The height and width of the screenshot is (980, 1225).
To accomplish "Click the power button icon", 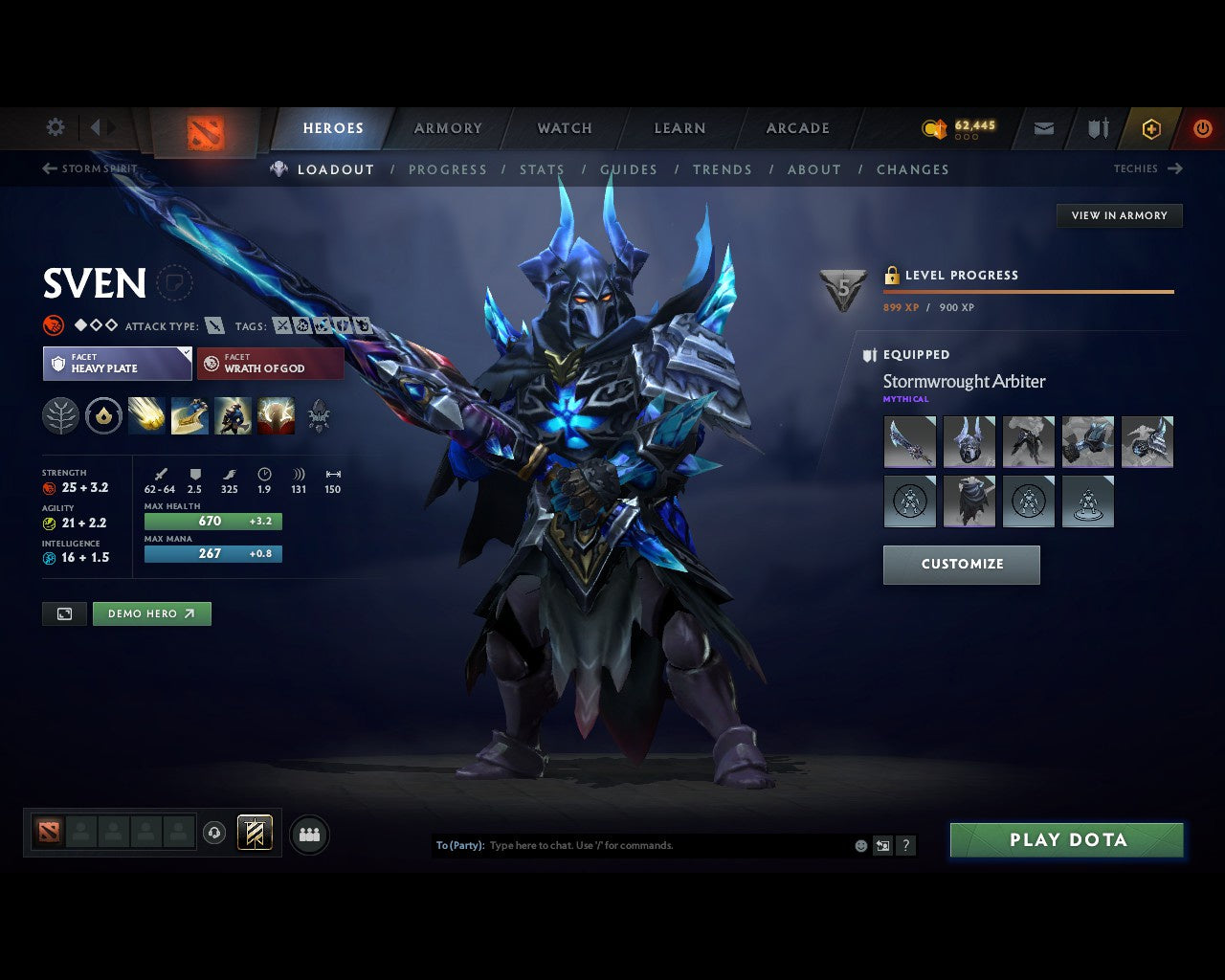I will pos(1203,127).
